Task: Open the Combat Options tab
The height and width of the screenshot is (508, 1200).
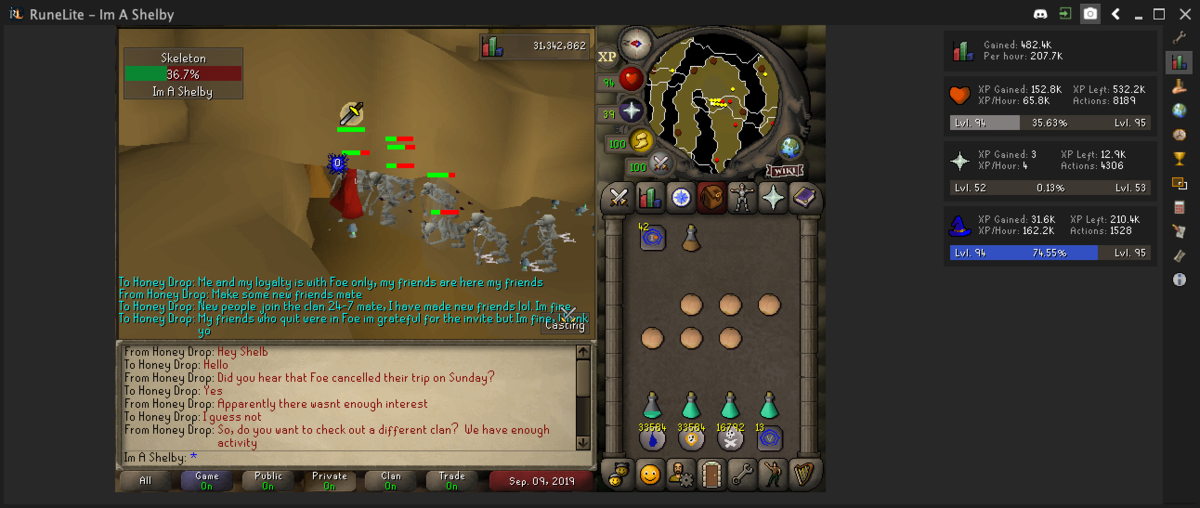Action: click(619, 198)
